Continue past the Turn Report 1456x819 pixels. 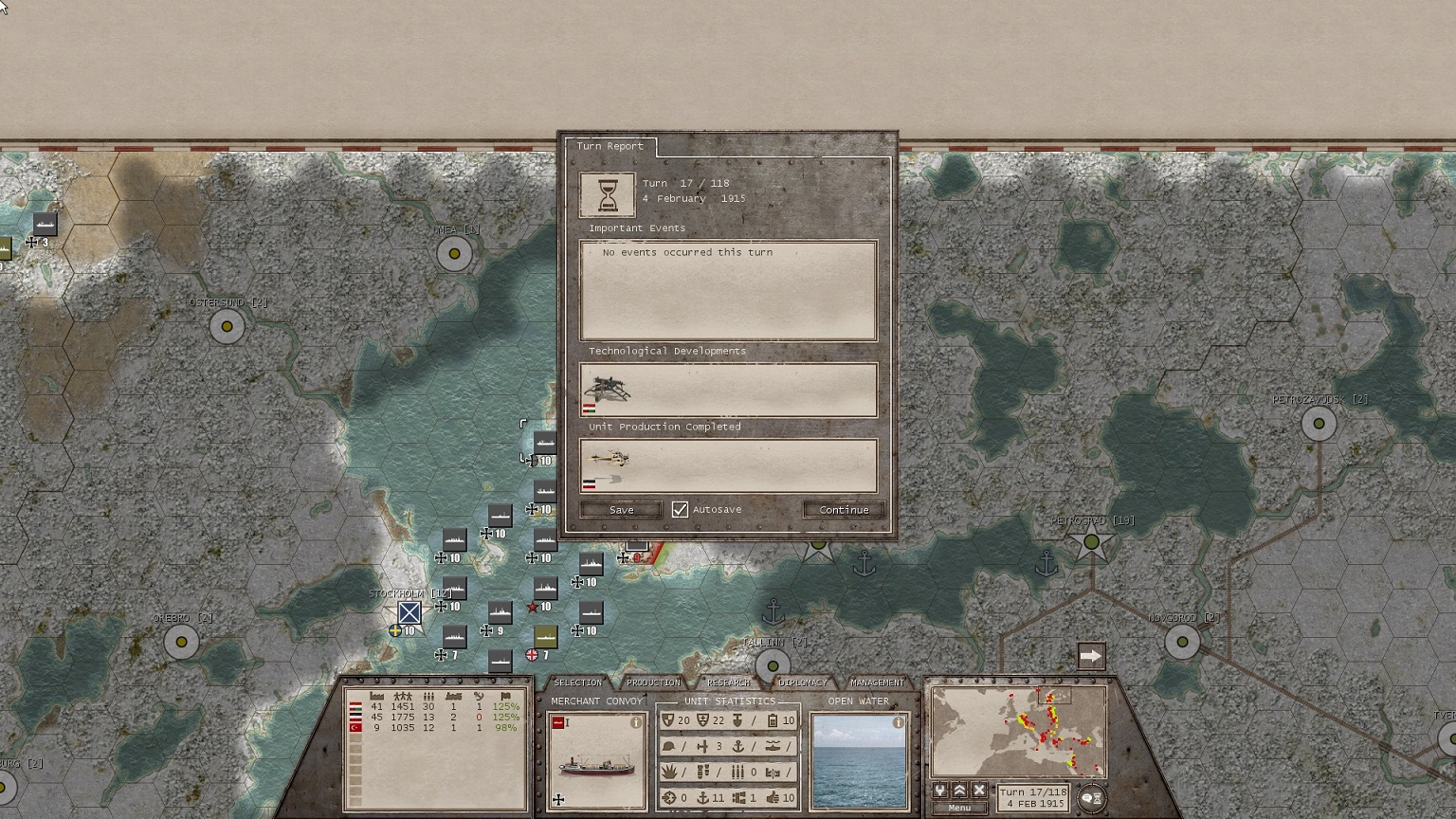pyautogui.click(x=844, y=510)
